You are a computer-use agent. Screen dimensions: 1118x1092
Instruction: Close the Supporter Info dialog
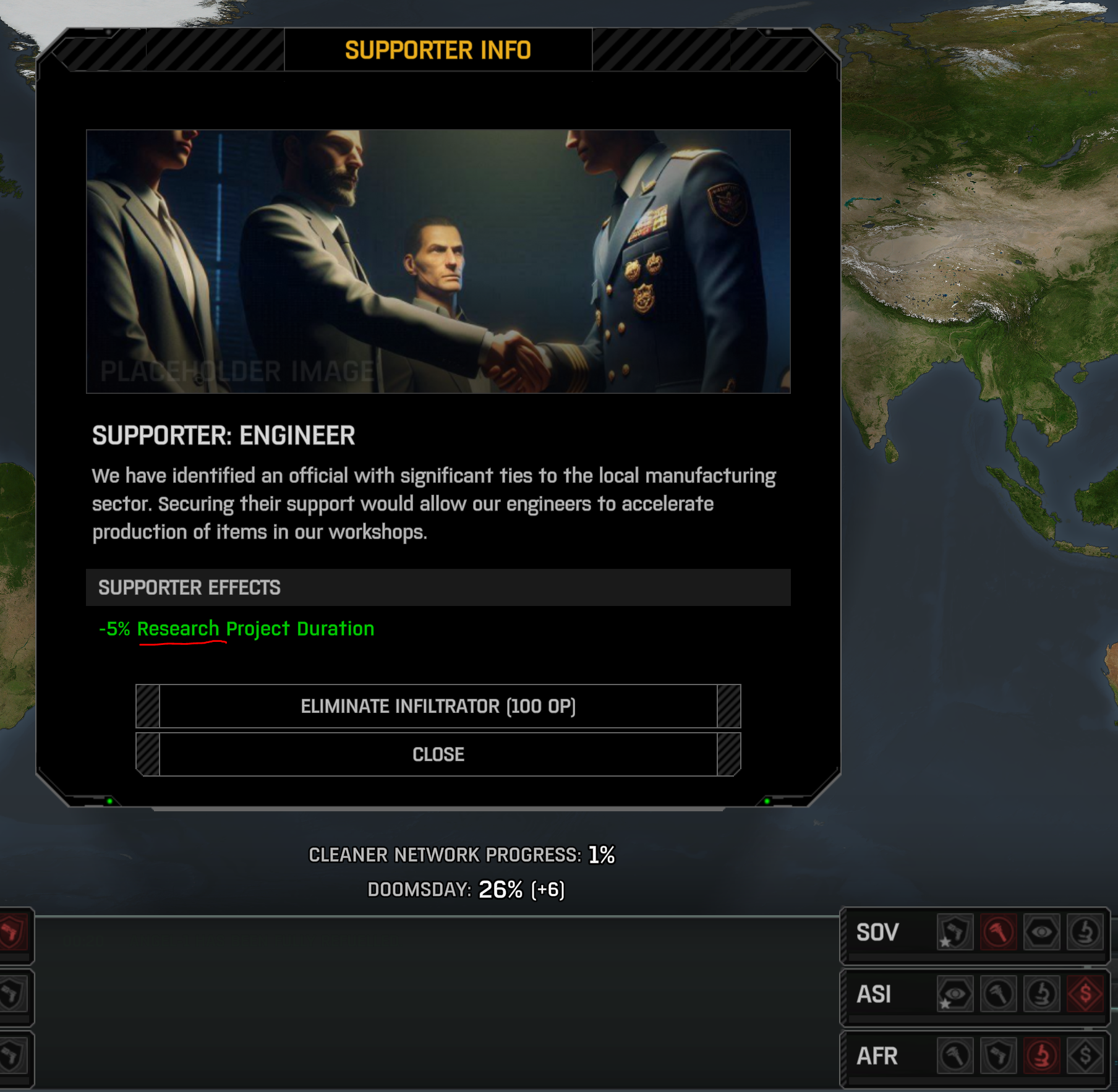[x=438, y=754]
